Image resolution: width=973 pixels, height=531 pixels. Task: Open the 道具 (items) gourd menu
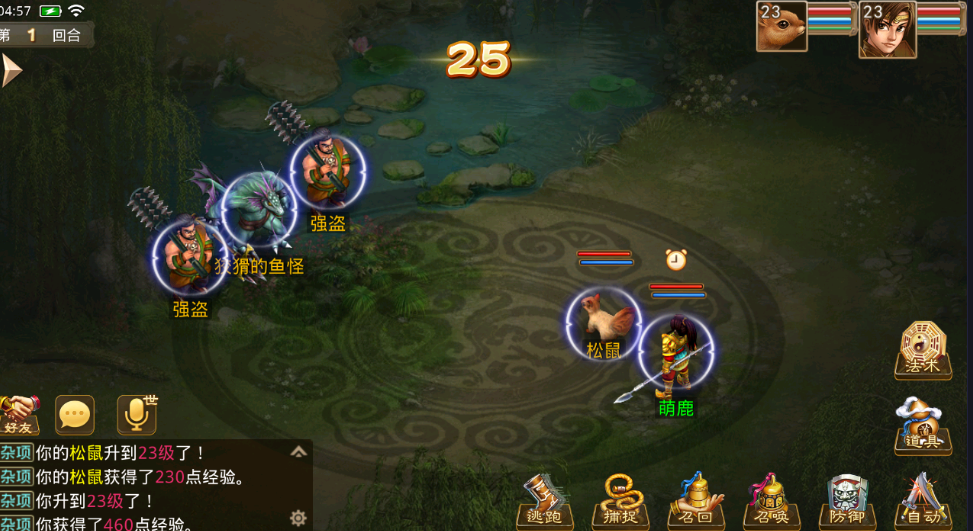[922, 426]
